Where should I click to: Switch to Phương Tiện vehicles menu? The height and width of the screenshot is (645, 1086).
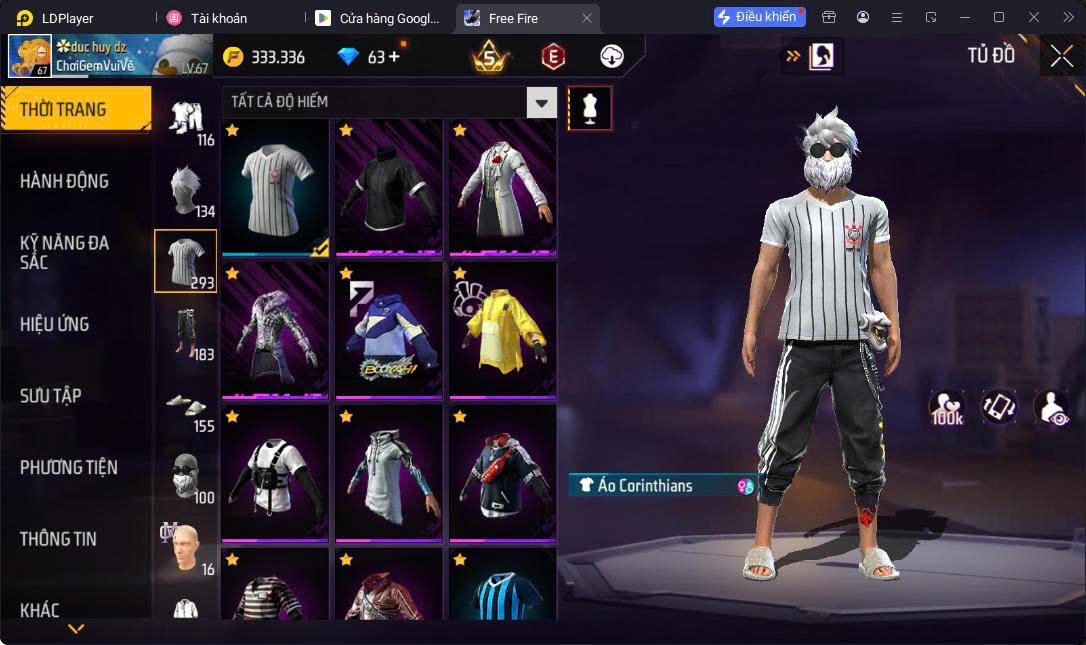68,467
